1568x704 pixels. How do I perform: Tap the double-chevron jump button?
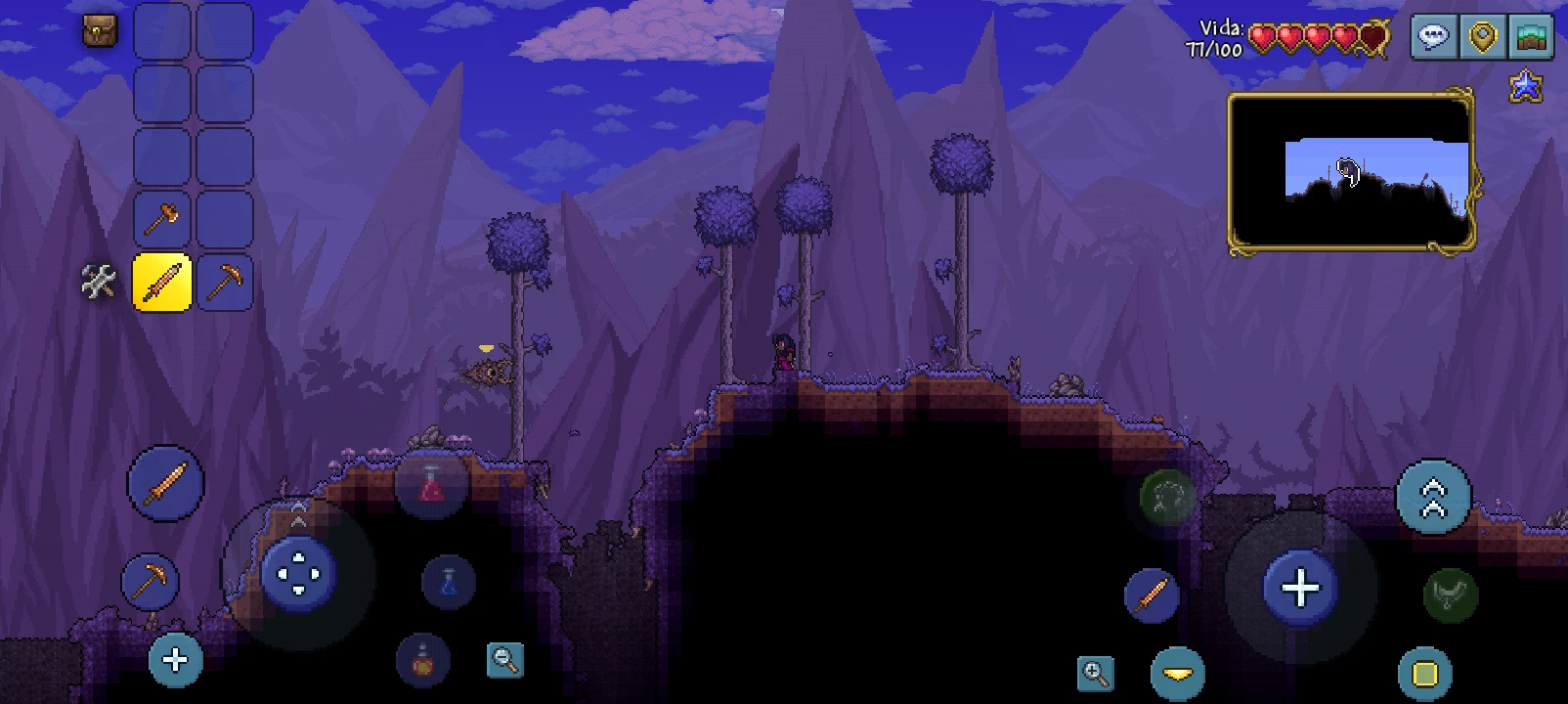[1433, 498]
